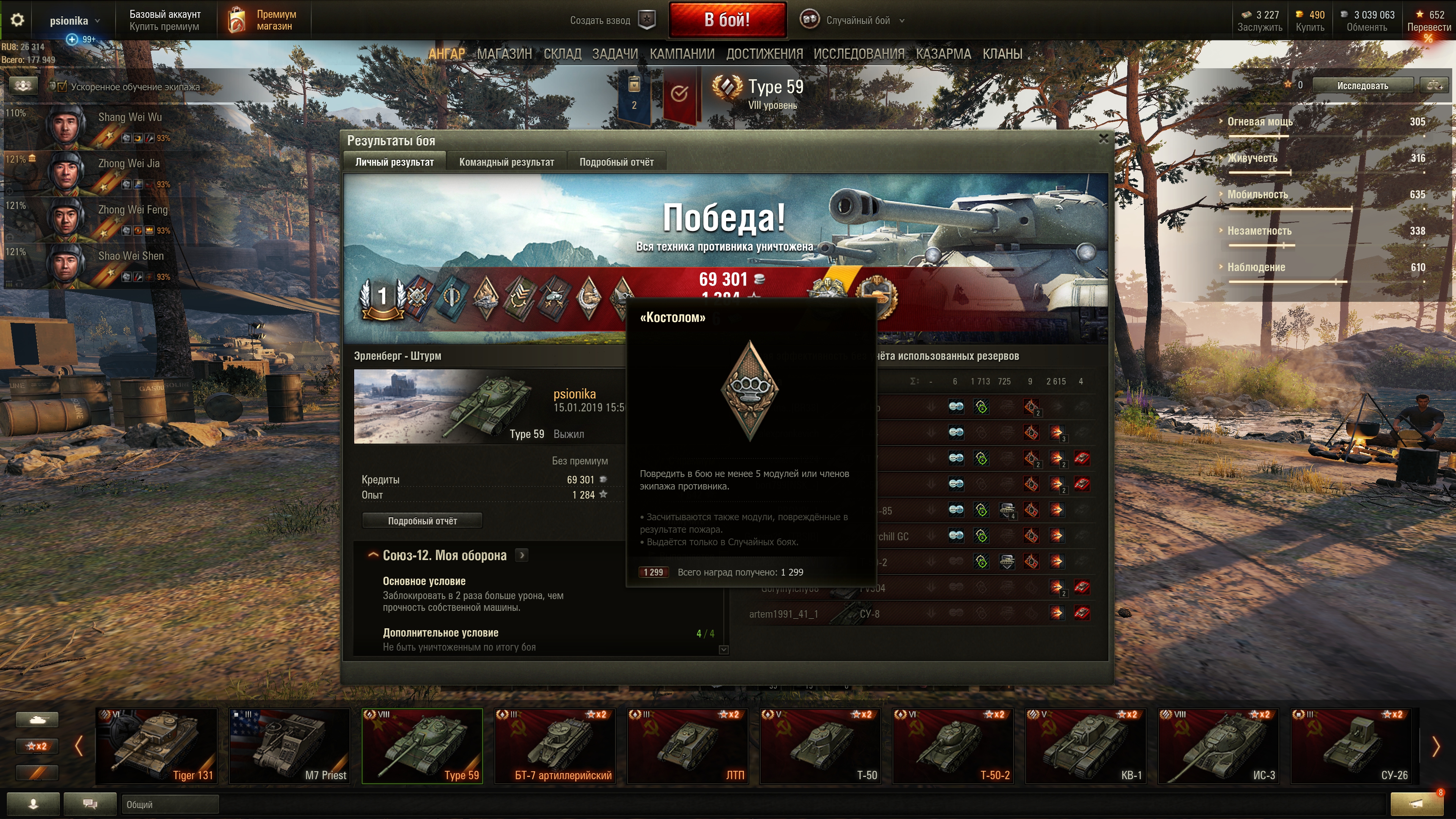Open the Подробный отчёт tab
Viewport: 1456px width, 819px height.
[x=616, y=162]
